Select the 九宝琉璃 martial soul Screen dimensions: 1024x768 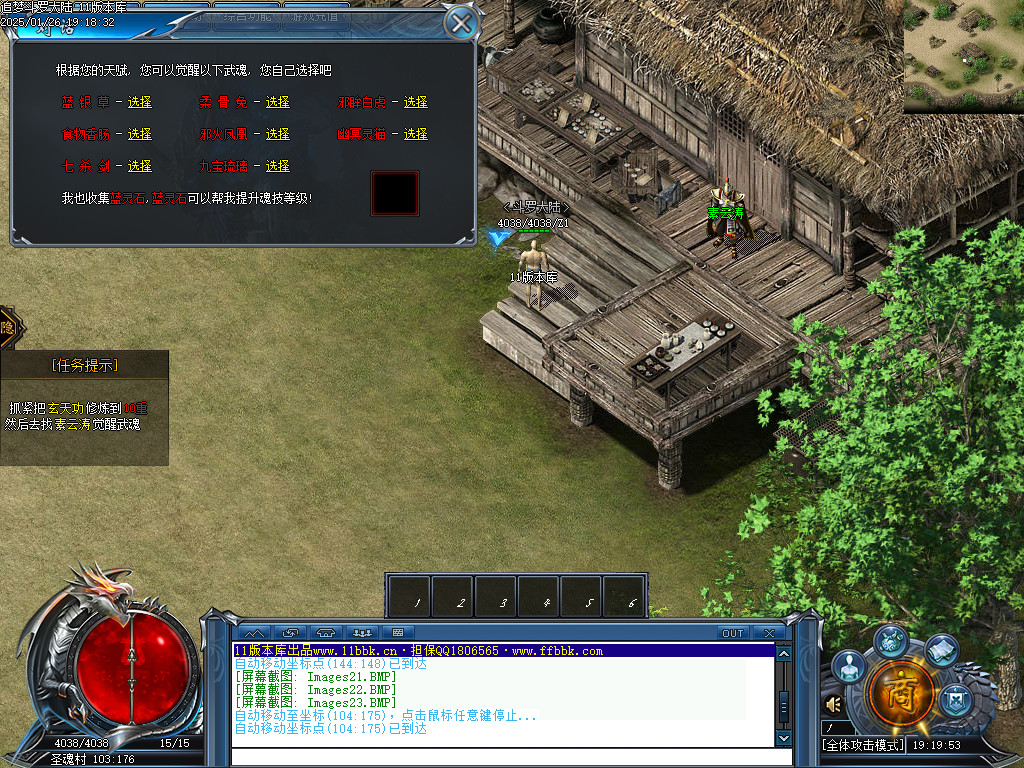pos(277,166)
